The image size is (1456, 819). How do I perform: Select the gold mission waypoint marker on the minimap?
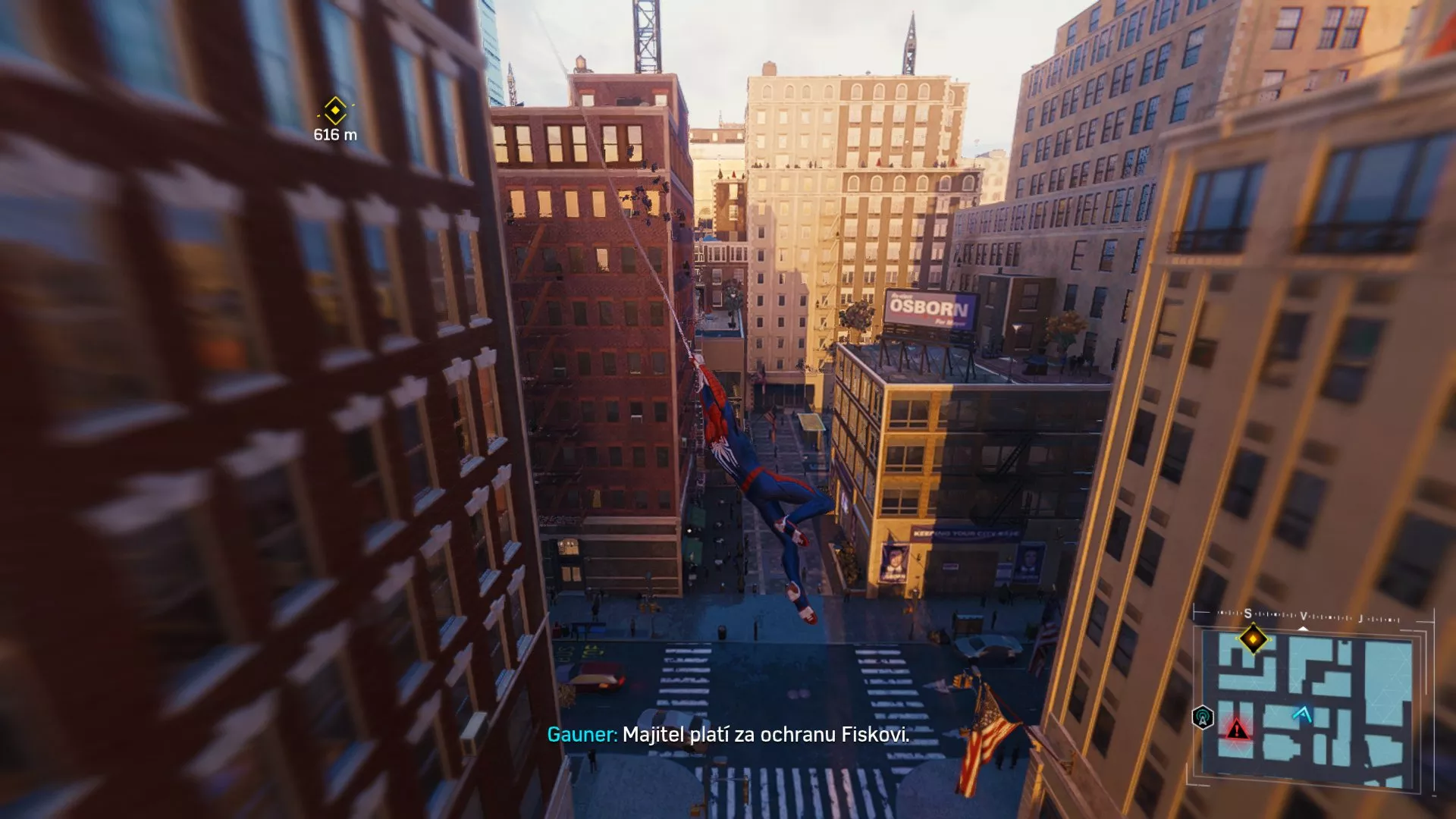[1254, 639]
